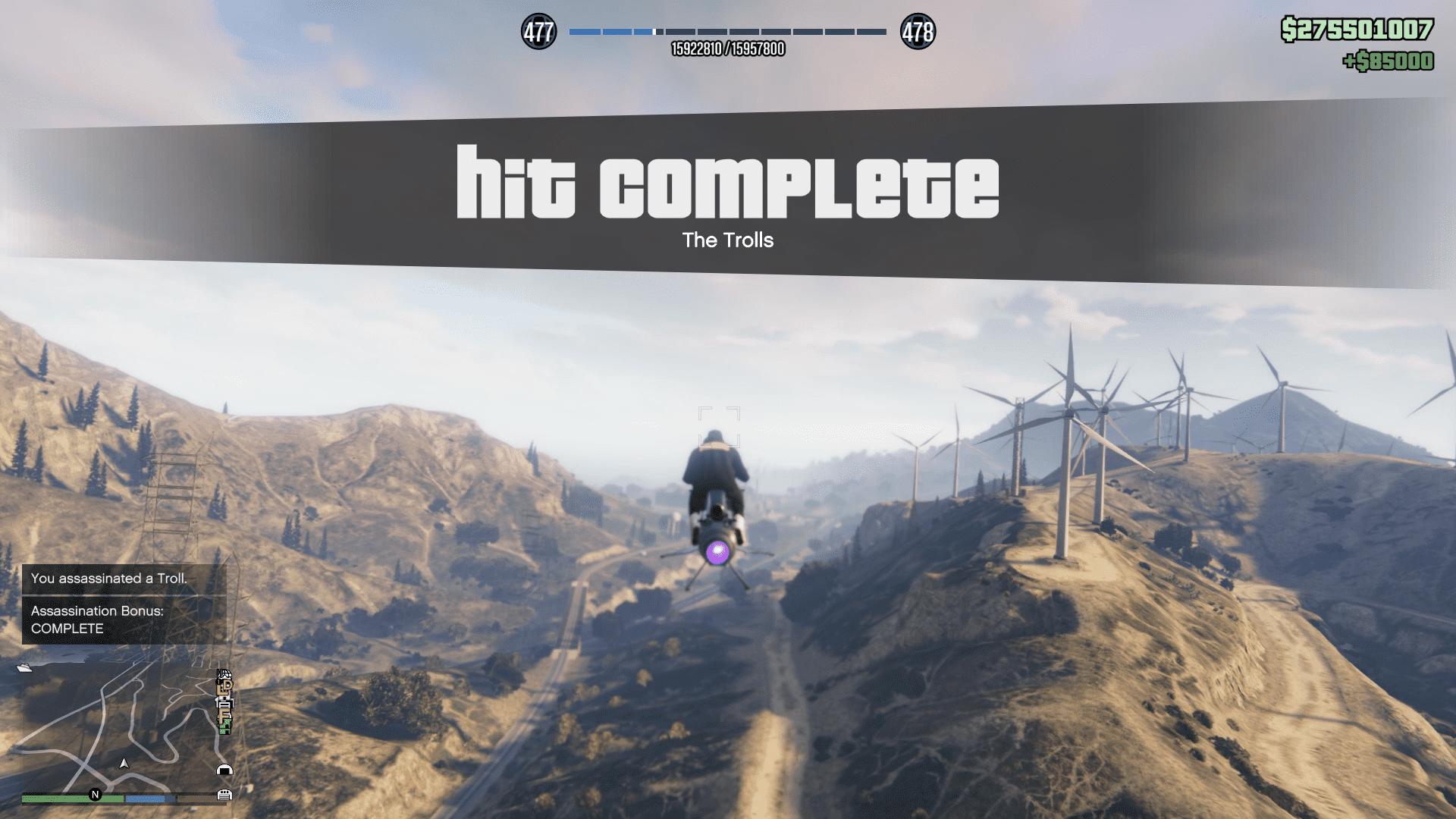Click the north compass marker

tap(96, 795)
